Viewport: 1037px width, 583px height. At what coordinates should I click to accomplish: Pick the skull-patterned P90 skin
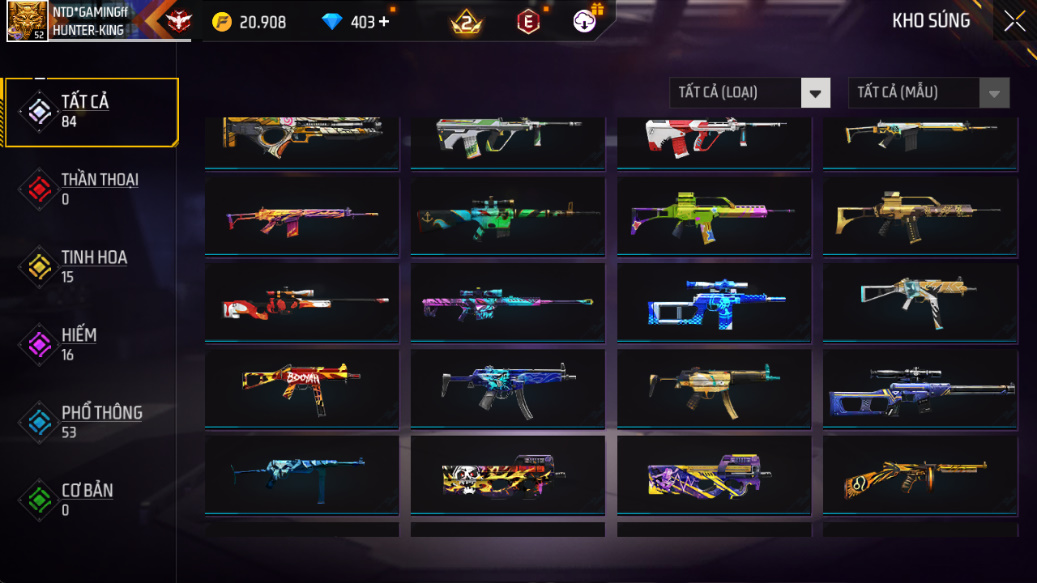[x=508, y=474]
